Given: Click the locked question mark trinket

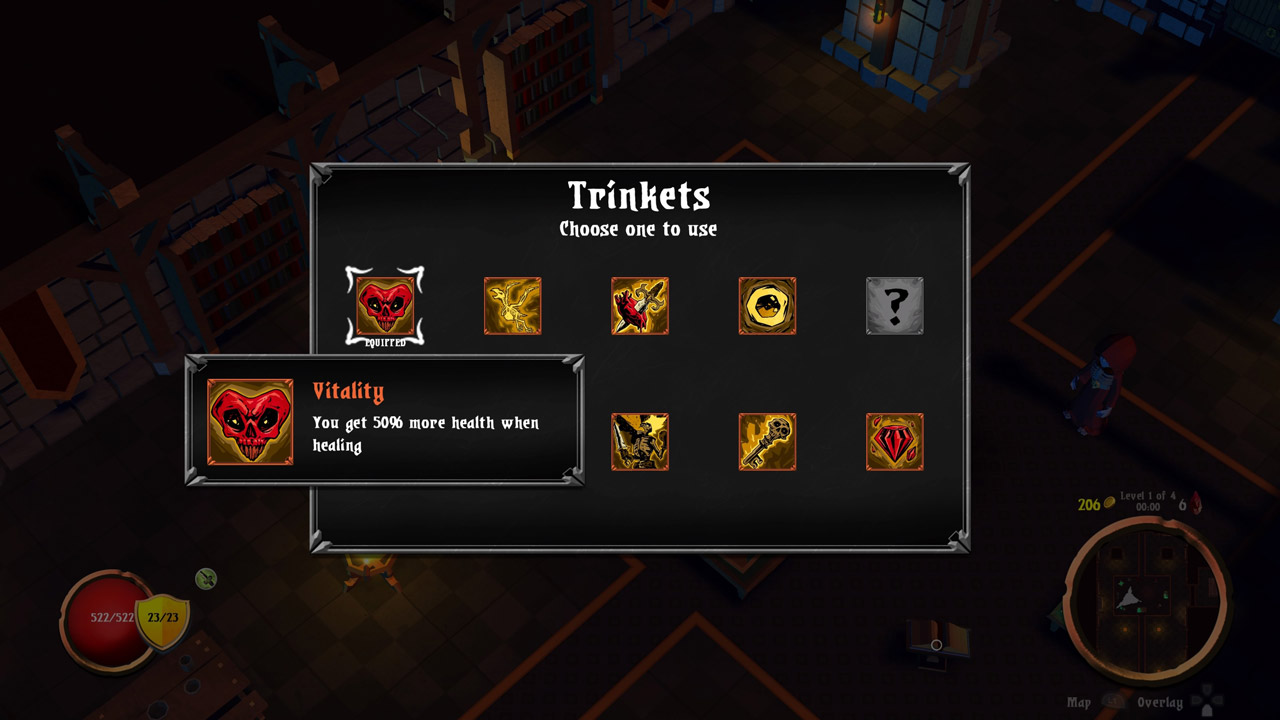Looking at the screenshot, I should 894,306.
